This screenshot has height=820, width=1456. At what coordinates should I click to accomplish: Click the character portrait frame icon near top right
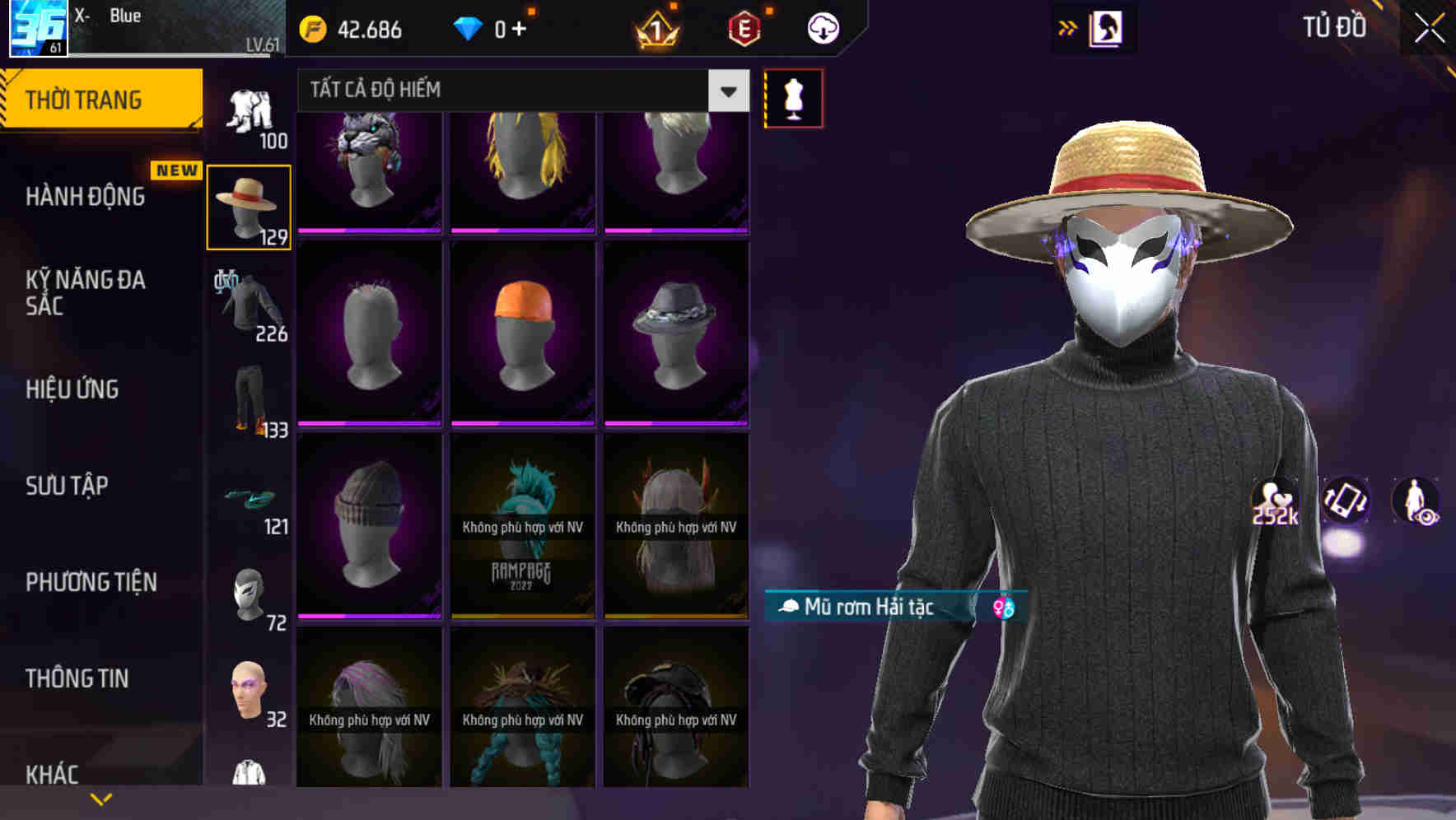(x=1105, y=27)
